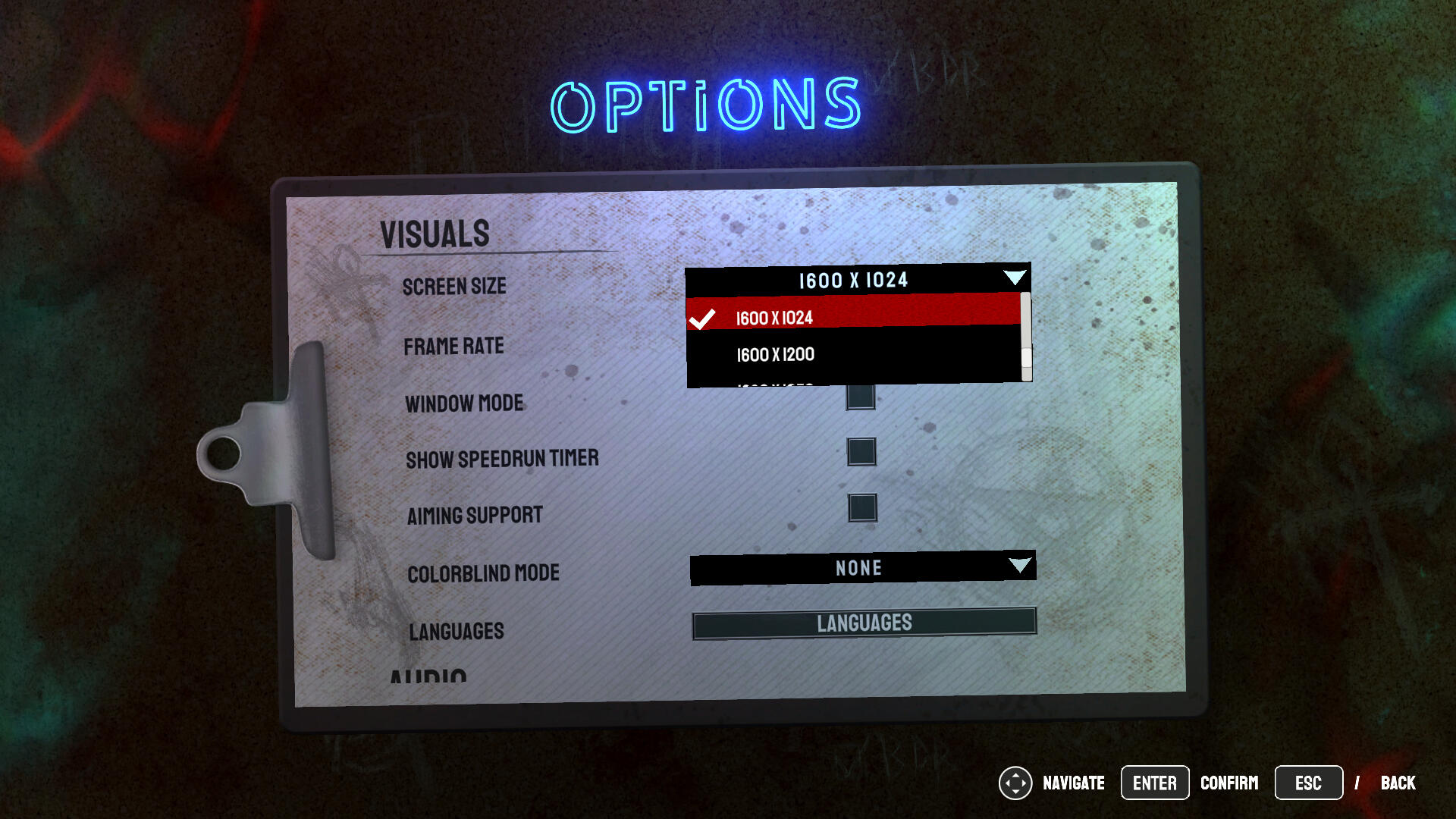The height and width of the screenshot is (819, 1456).
Task: Choose the 1600 x 1200 resolution option
Action: pyautogui.click(x=853, y=354)
